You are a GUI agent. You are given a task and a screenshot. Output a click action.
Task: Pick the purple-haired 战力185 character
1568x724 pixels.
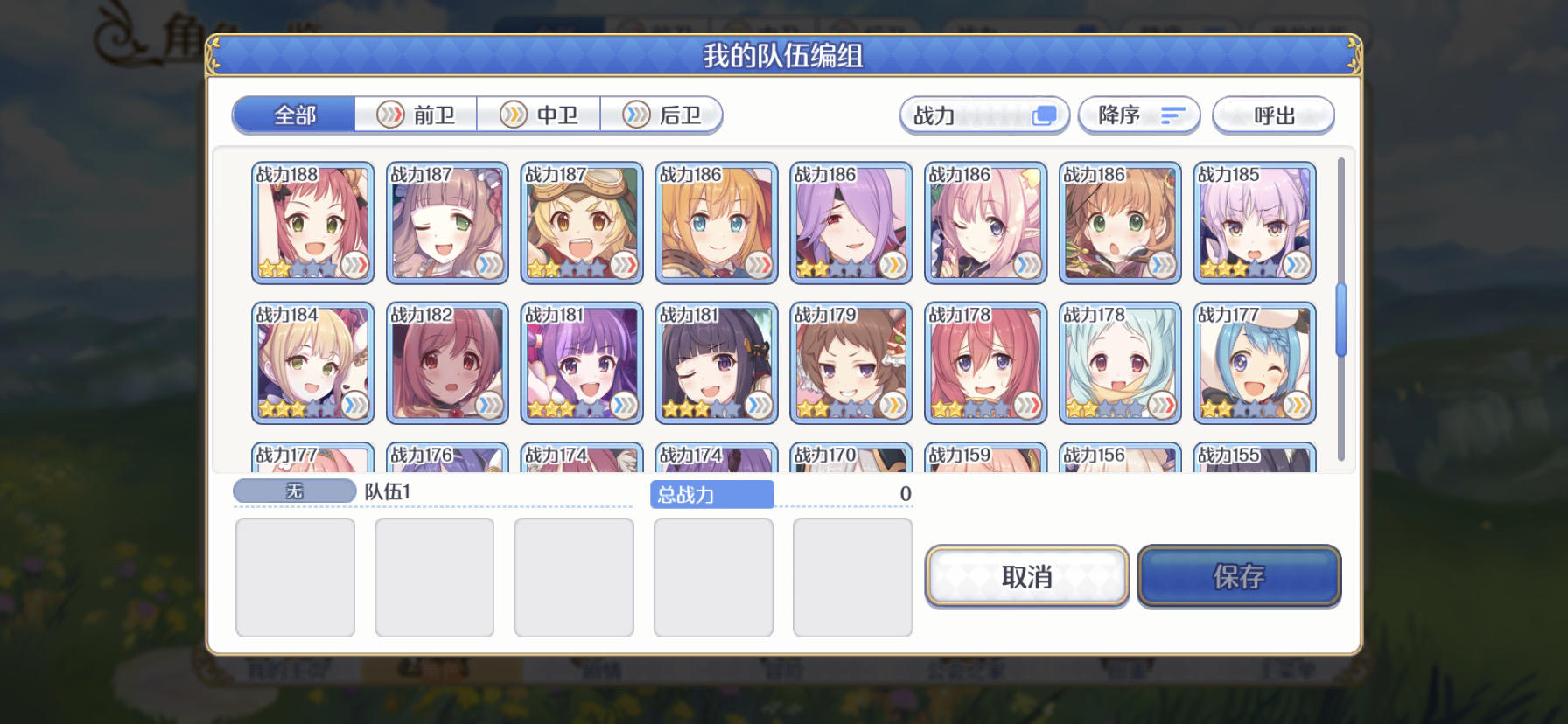[1253, 223]
